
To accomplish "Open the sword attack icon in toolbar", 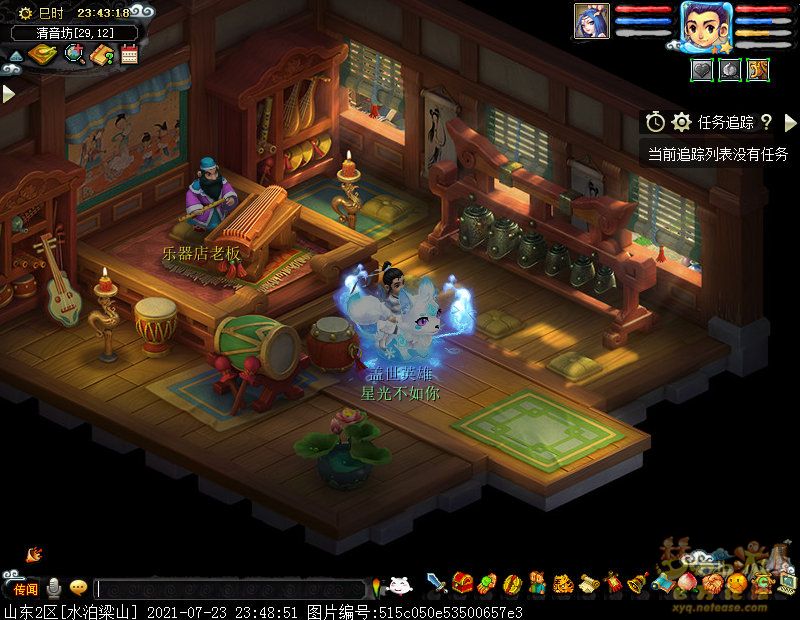I will (437, 583).
